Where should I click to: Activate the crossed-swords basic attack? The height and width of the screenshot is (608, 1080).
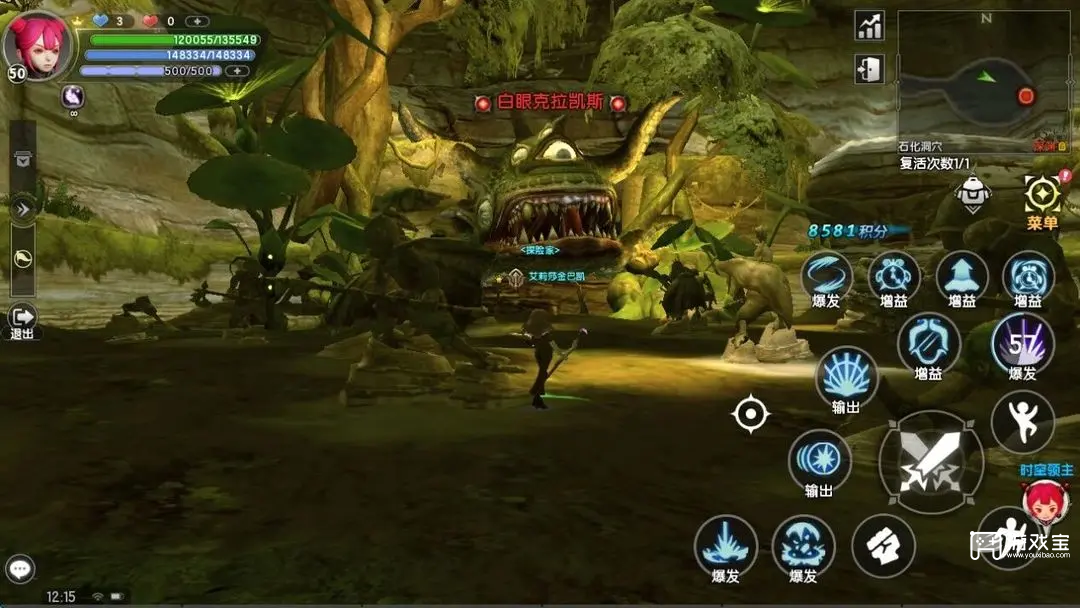point(930,462)
